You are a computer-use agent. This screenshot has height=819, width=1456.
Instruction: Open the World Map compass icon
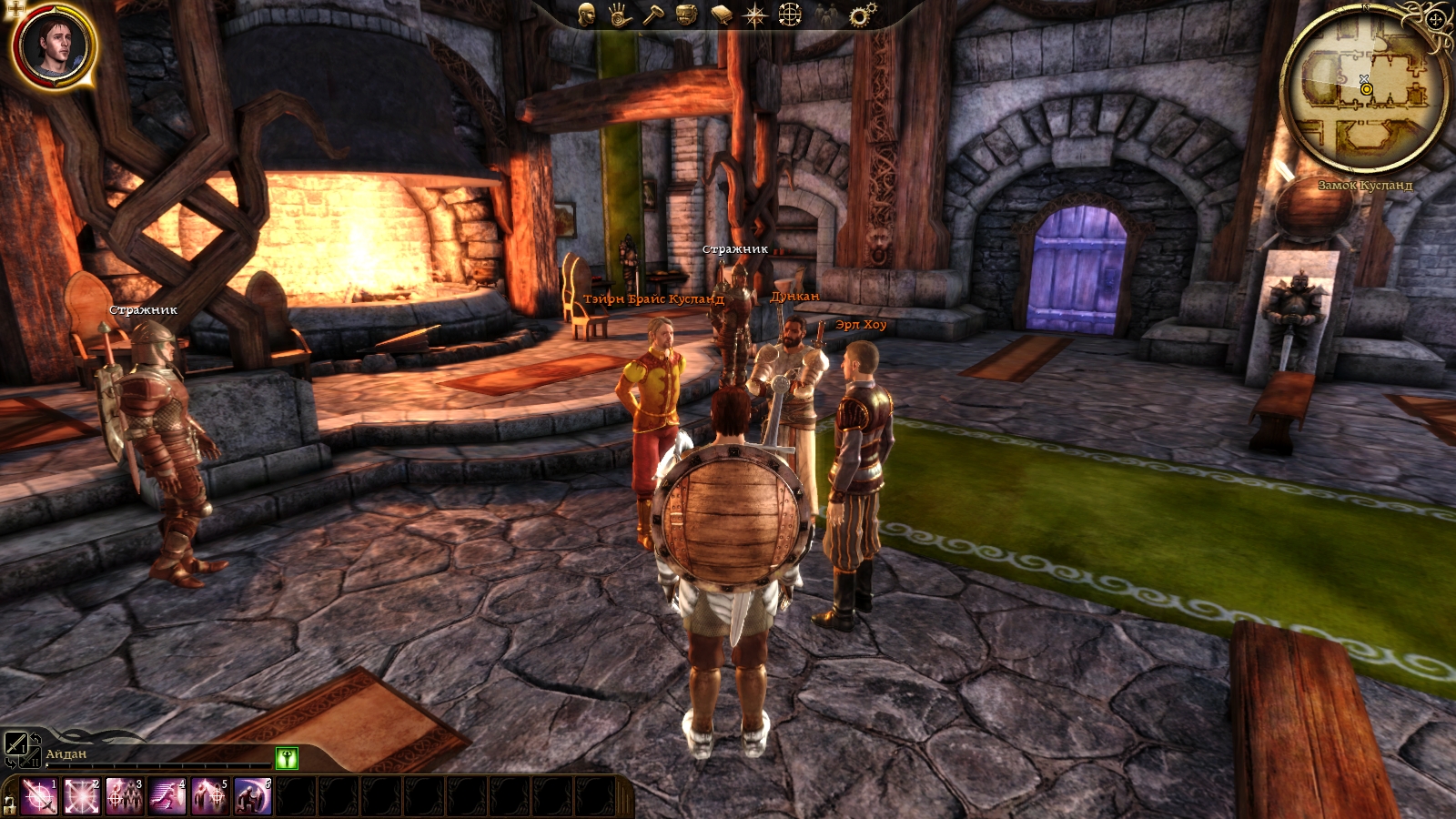click(x=754, y=15)
